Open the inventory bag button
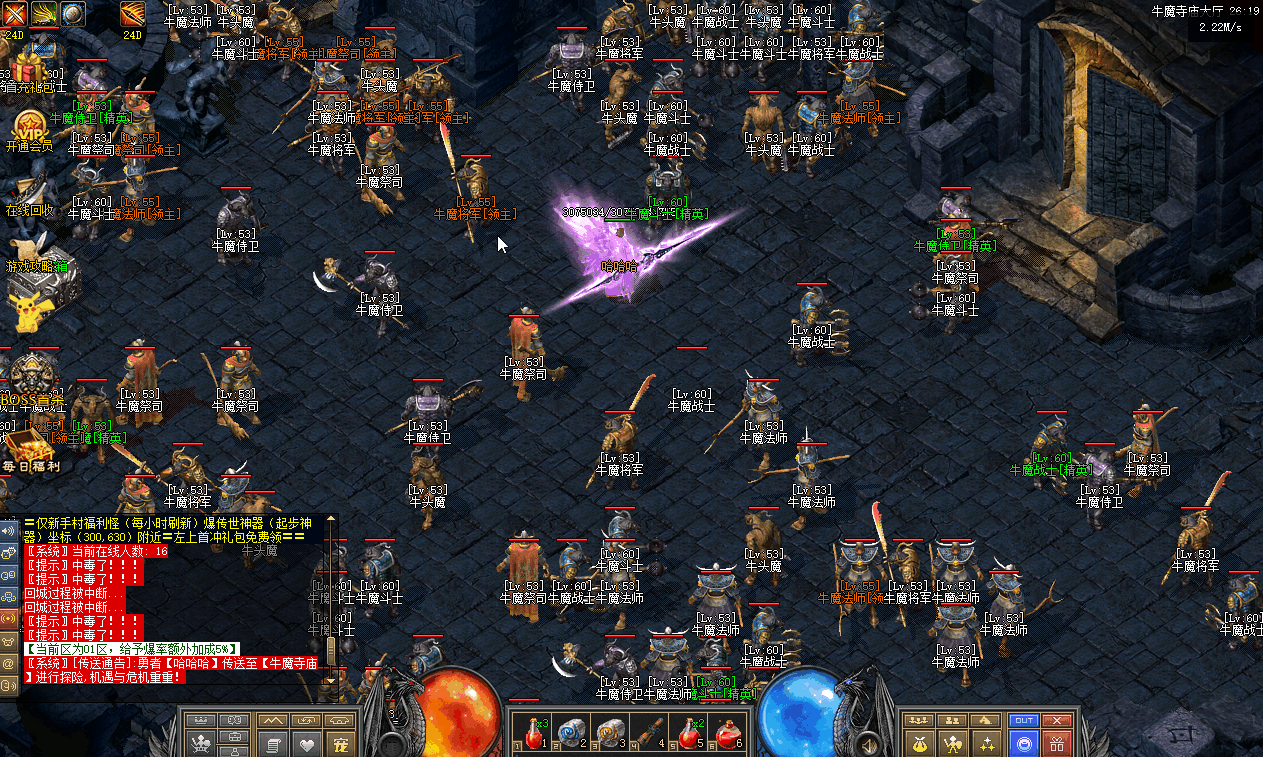 click(x=918, y=744)
